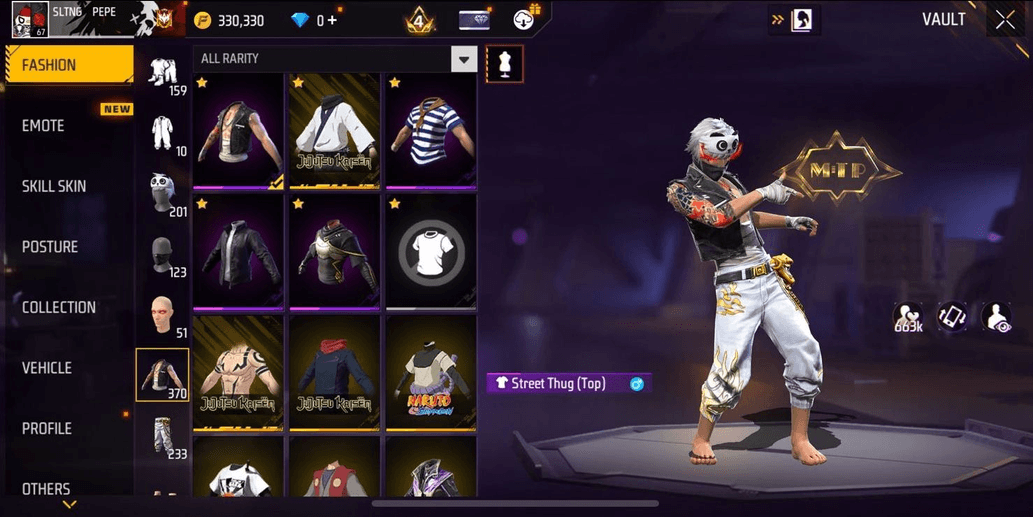
Task: Close the Vault screen
Action: 1005,20
